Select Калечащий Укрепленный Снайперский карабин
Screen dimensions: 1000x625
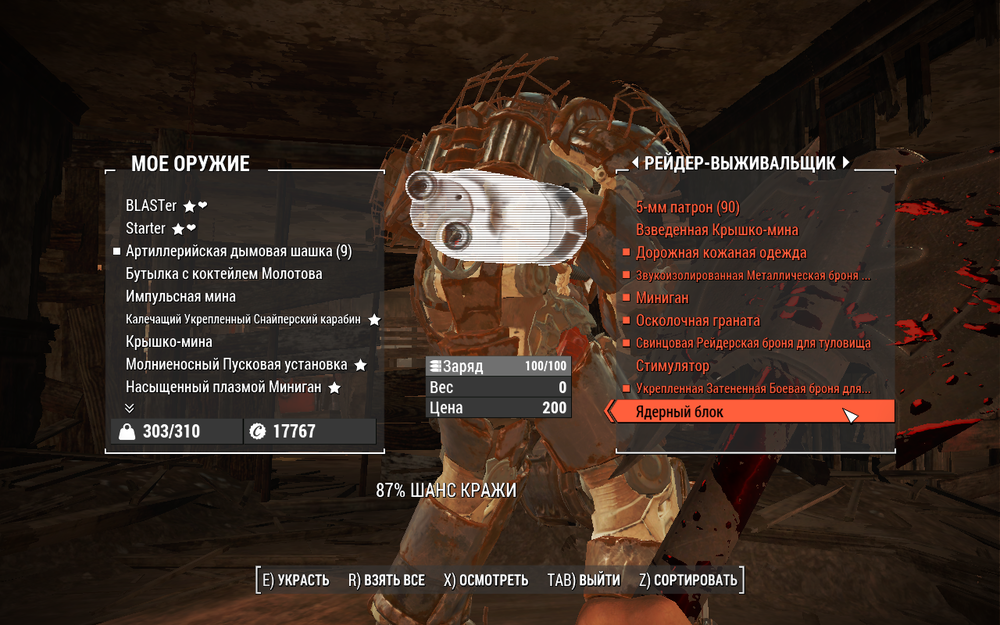pyautogui.click(x=244, y=320)
